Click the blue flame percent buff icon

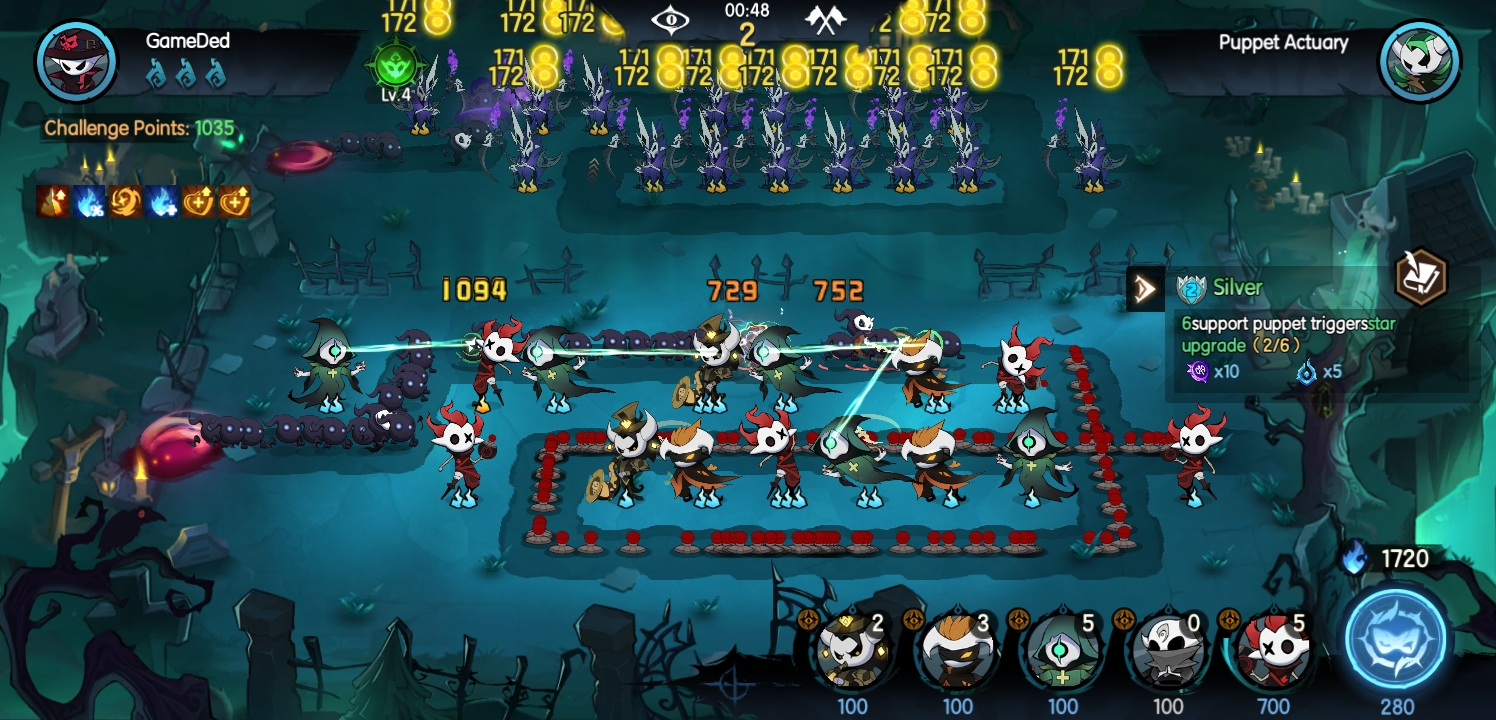click(x=88, y=202)
